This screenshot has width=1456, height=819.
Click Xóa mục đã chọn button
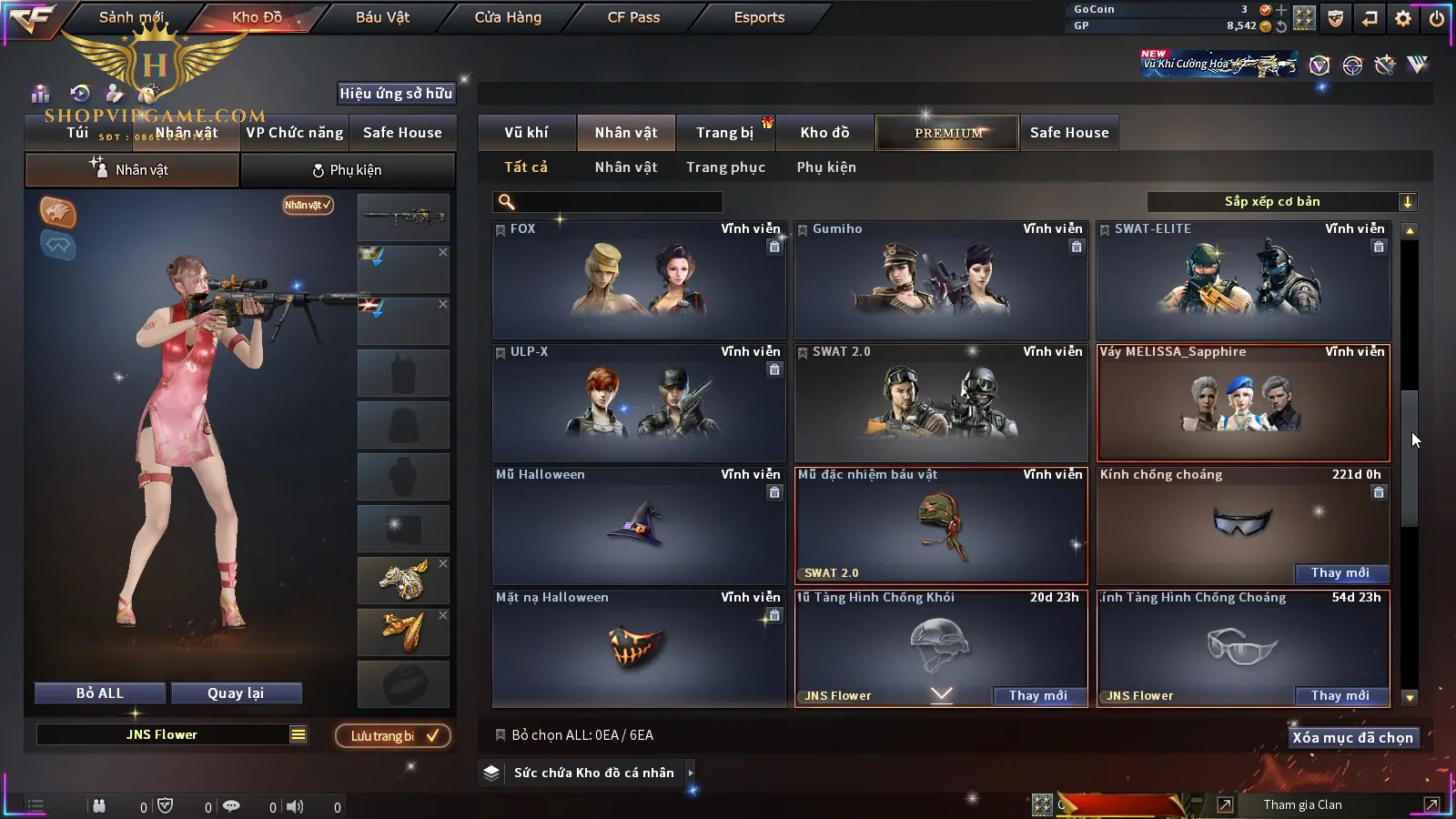click(1352, 738)
